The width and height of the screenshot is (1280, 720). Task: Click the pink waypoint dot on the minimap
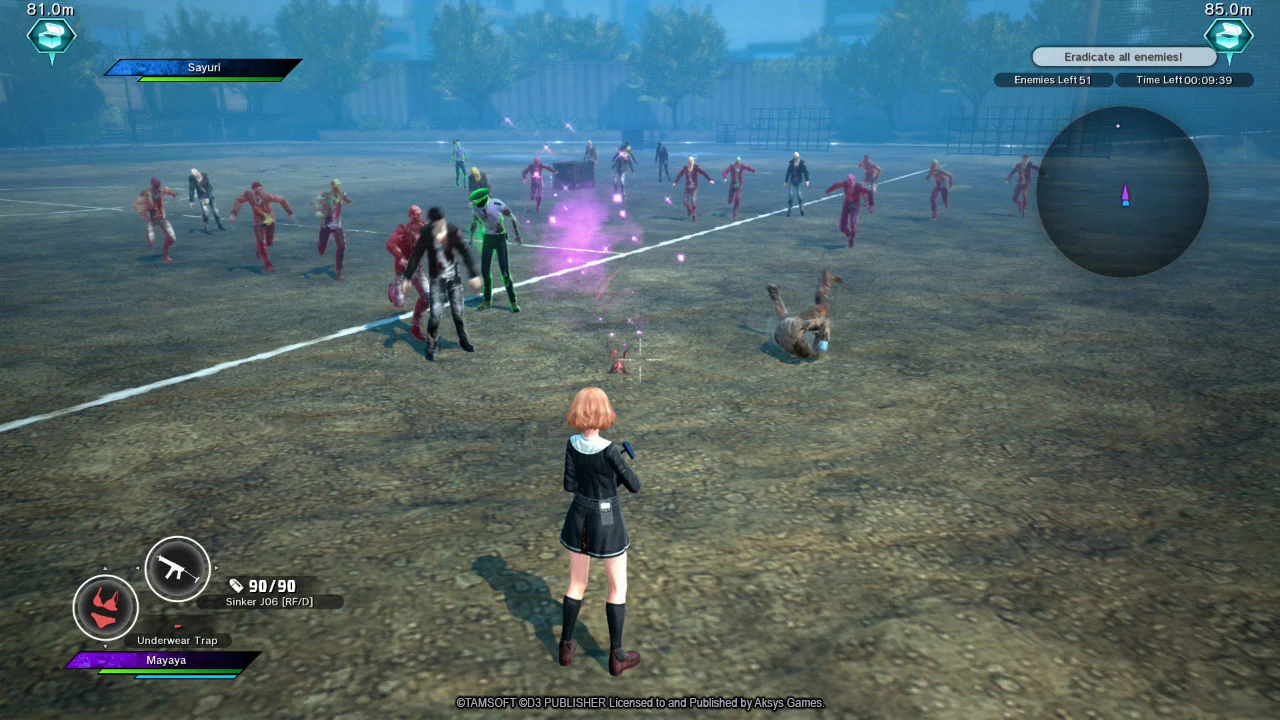pyautogui.click(x=1117, y=125)
